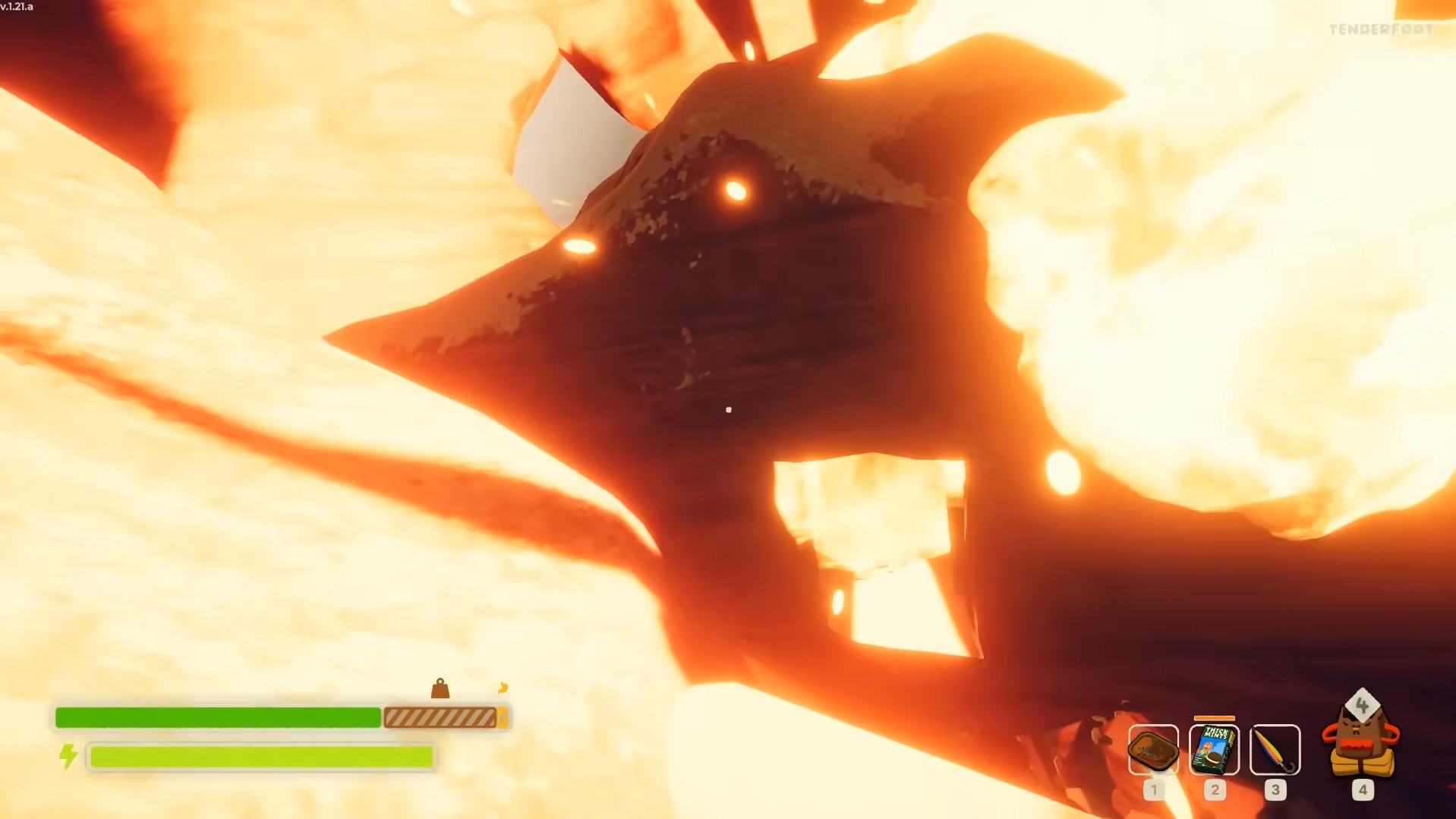The height and width of the screenshot is (819, 1456).
Task: Select the brown food tray slot
Action: (1153, 750)
